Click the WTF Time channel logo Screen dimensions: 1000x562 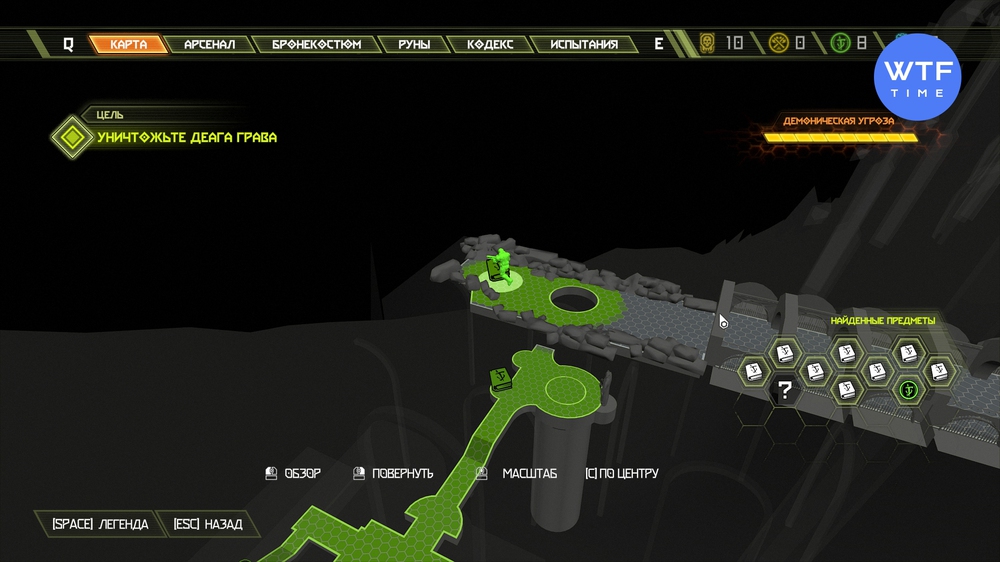point(917,78)
